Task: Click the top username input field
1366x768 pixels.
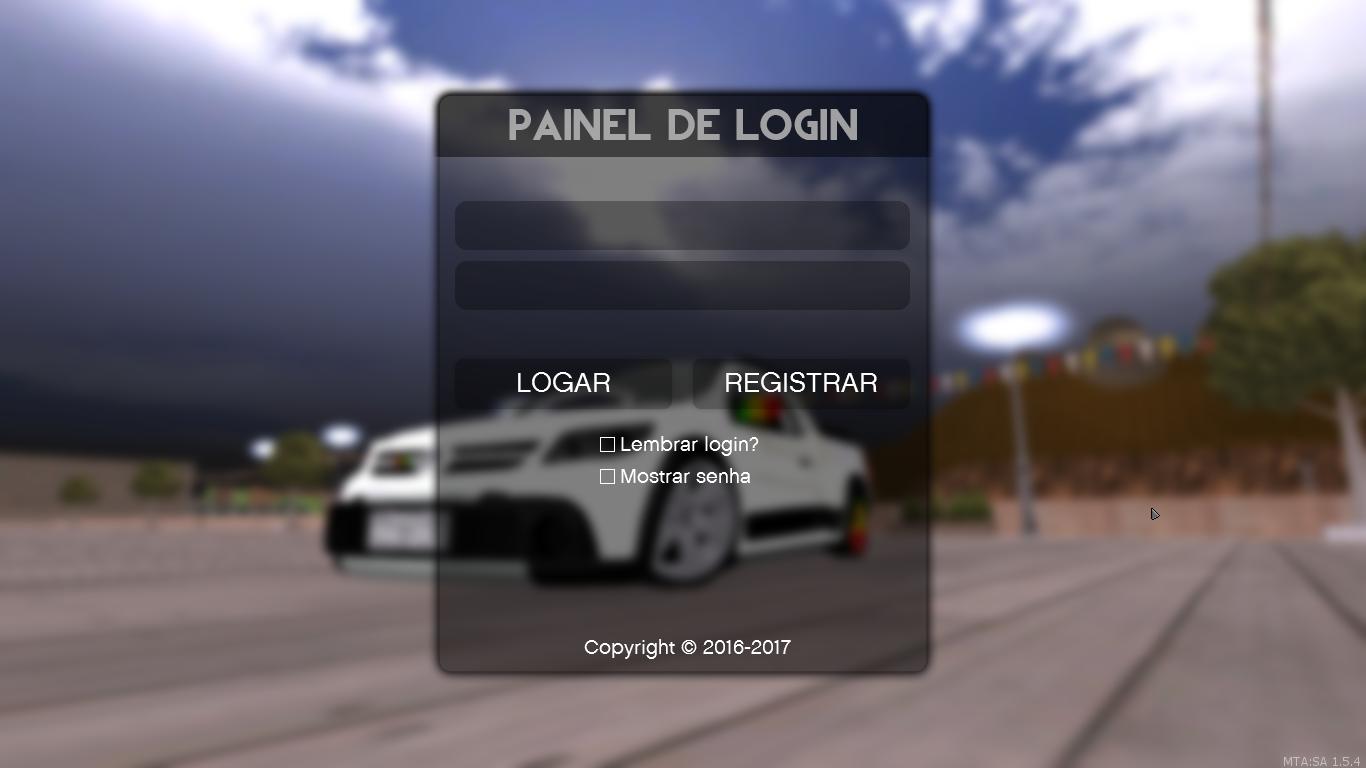Action: pyautogui.click(x=682, y=225)
